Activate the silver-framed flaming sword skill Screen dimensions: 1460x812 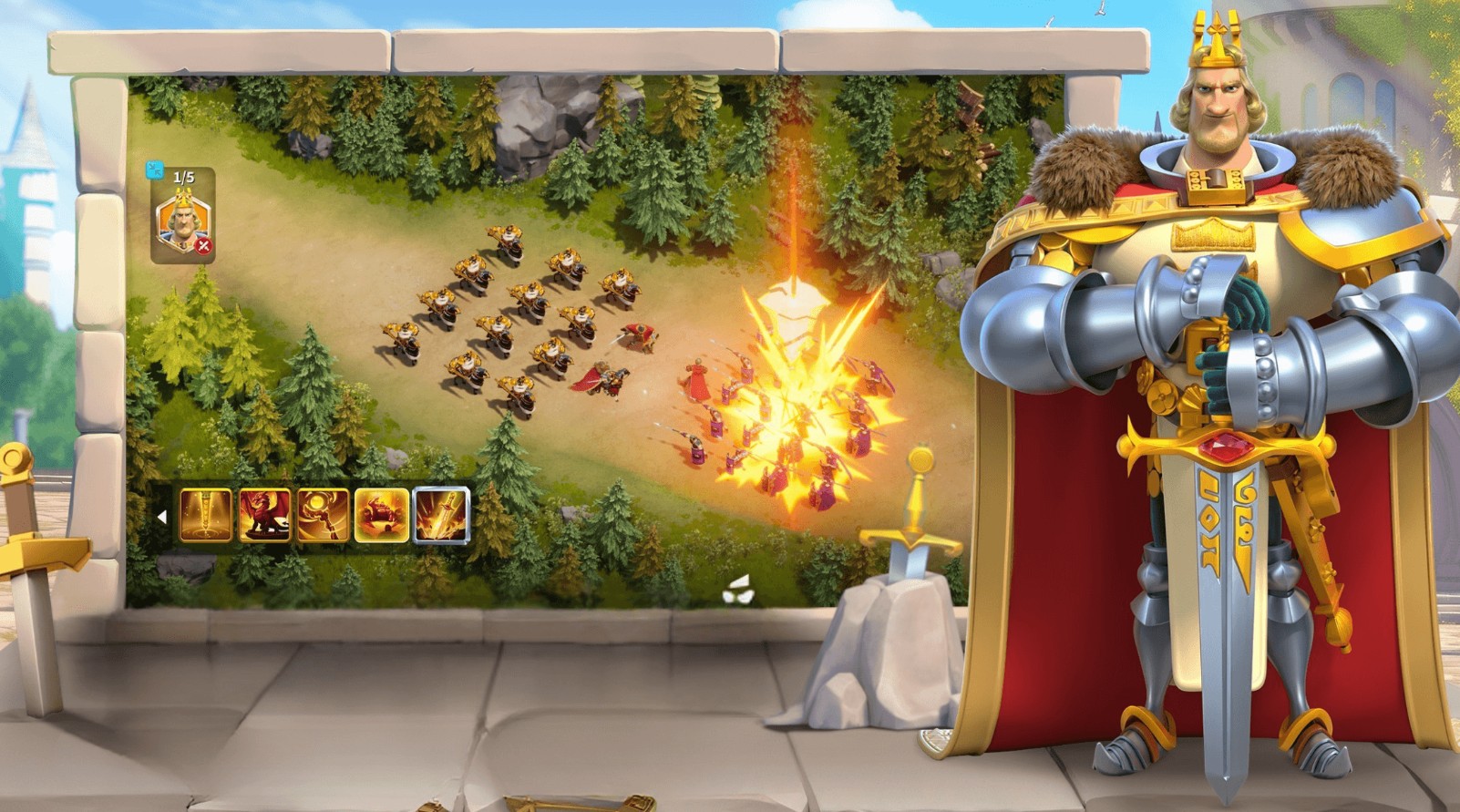point(440,513)
